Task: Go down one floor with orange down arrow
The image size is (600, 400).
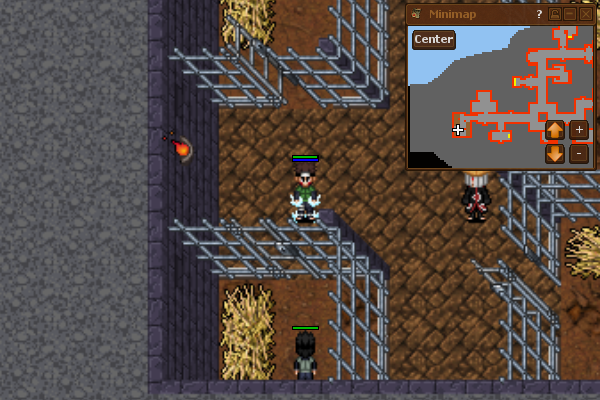Action: coord(555,154)
